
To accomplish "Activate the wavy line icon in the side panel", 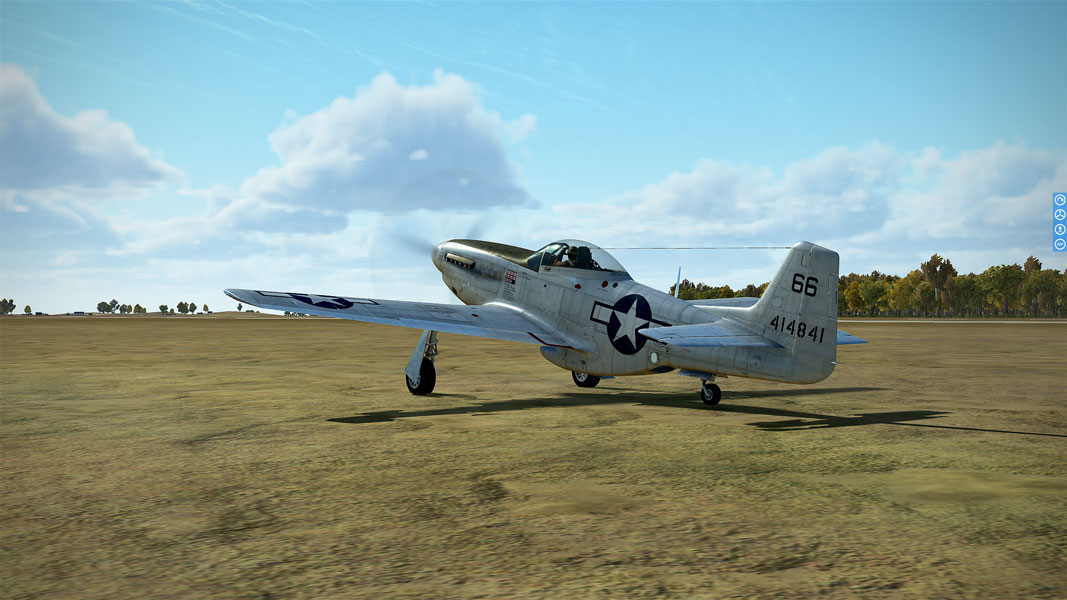I will [1059, 243].
